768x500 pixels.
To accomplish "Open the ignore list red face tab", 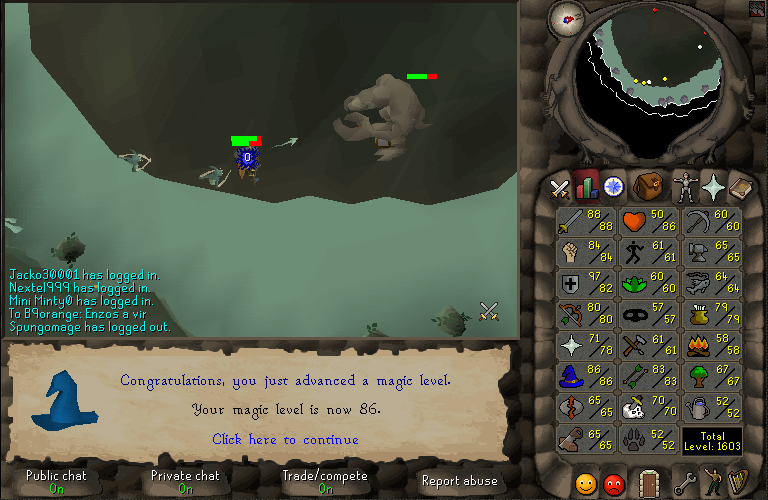I will pos(615,483).
